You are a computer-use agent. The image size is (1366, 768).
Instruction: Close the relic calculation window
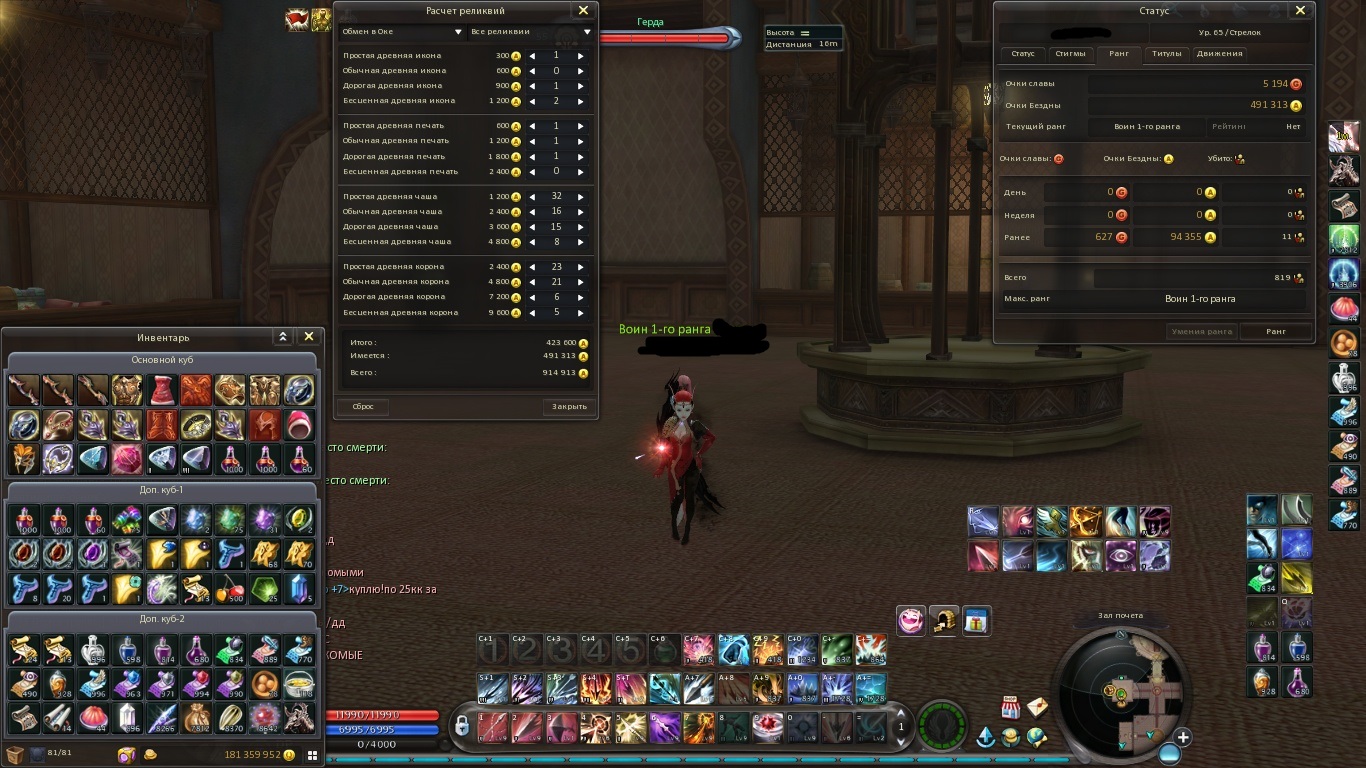point(583,11)
